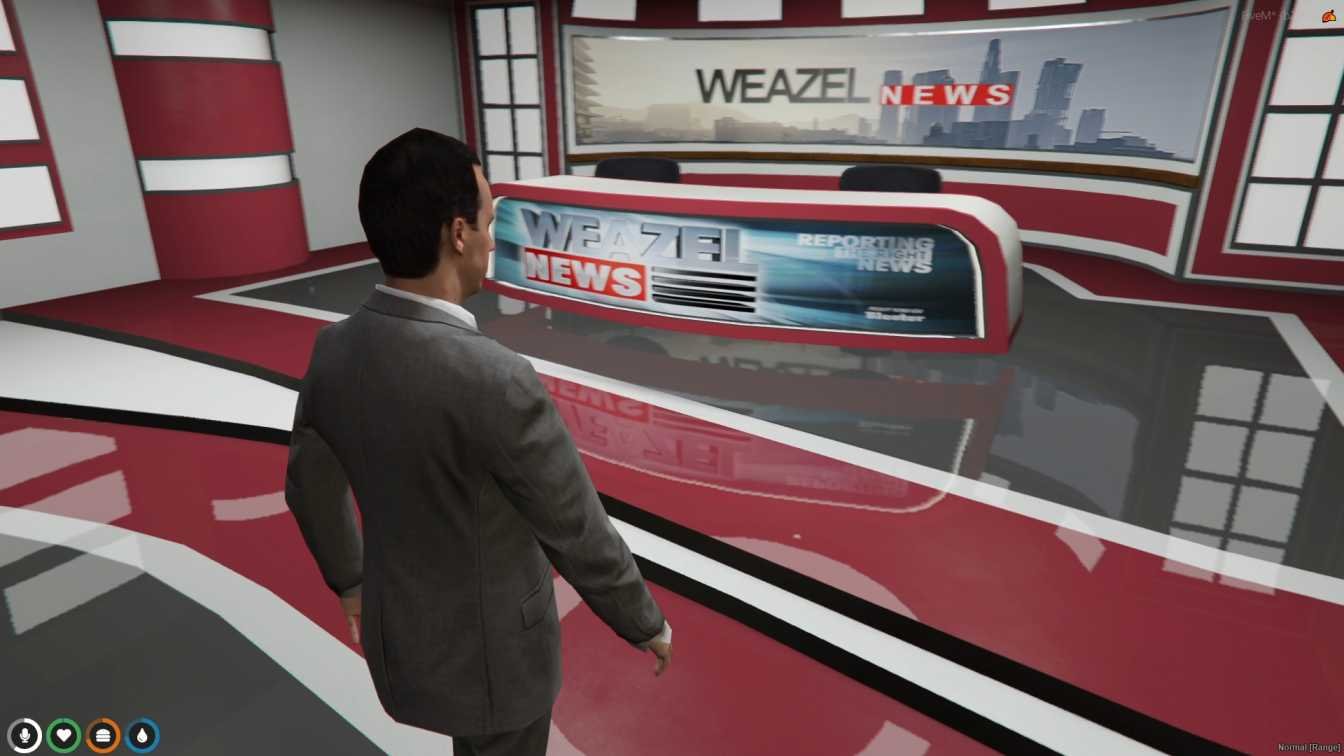Image resolution: width=1344 pixels, height=756 pixels.
Task: Click the blue water drop thirst icon
Action: [x=141, y=736]
